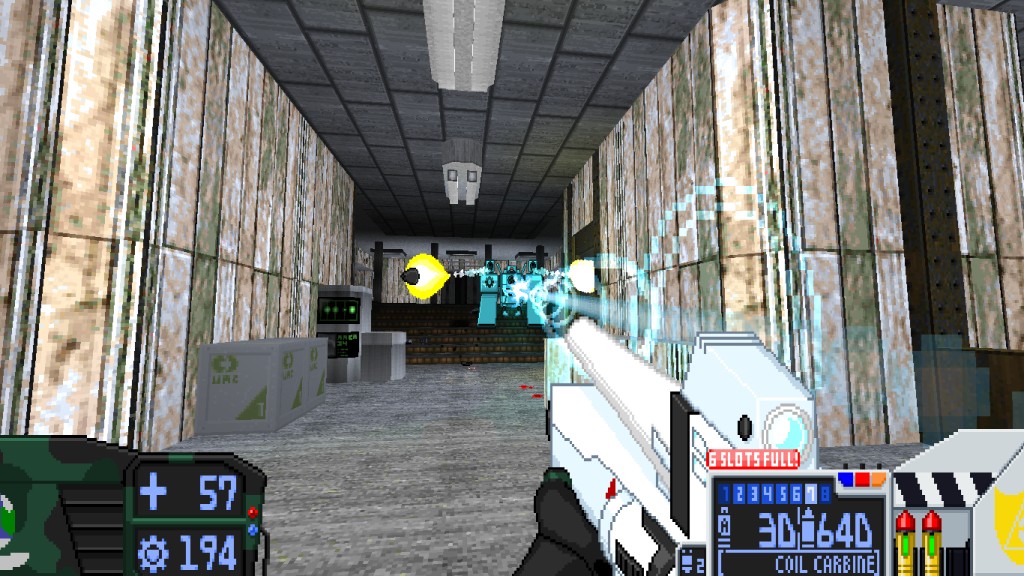Click the red keycard indicator
The image size is (1024, 576).
(x=860, y=480)
